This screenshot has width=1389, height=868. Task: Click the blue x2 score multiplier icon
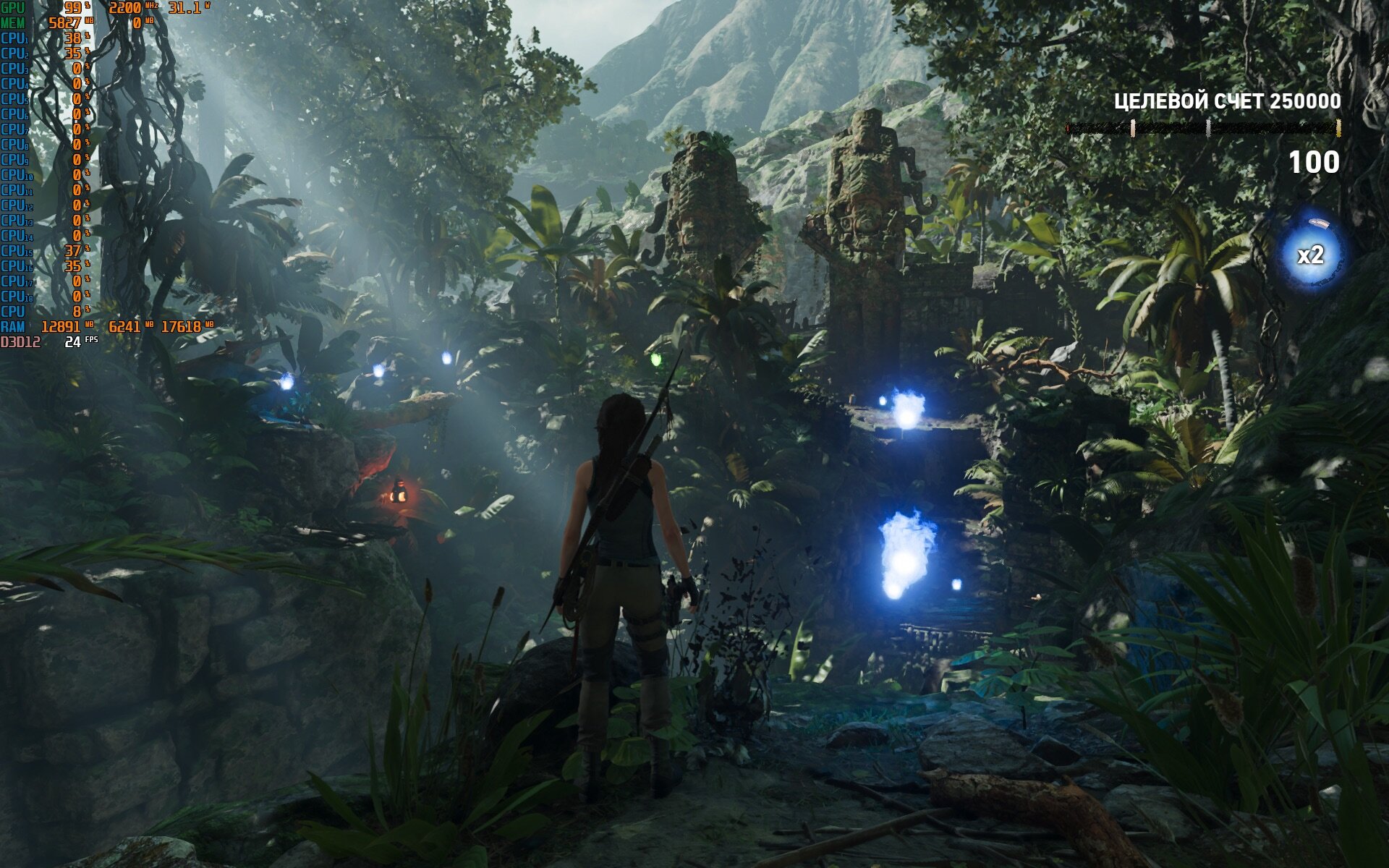[1310, 255]
